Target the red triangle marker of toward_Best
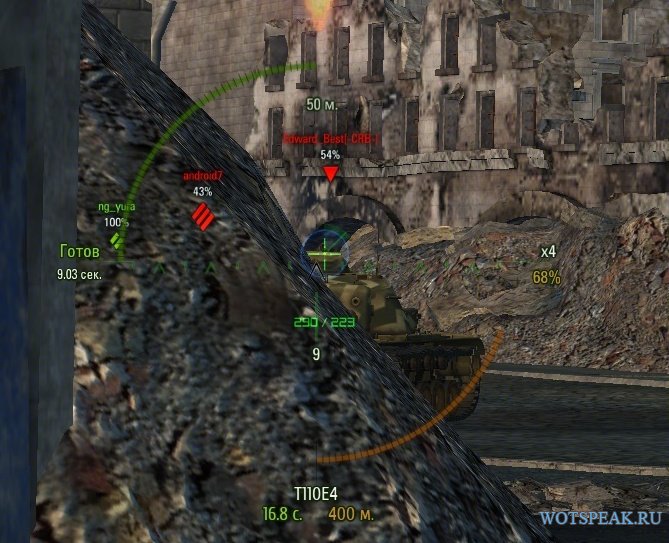Image resolution: width=669 pixels, height=543 pixels. [330, 174]
